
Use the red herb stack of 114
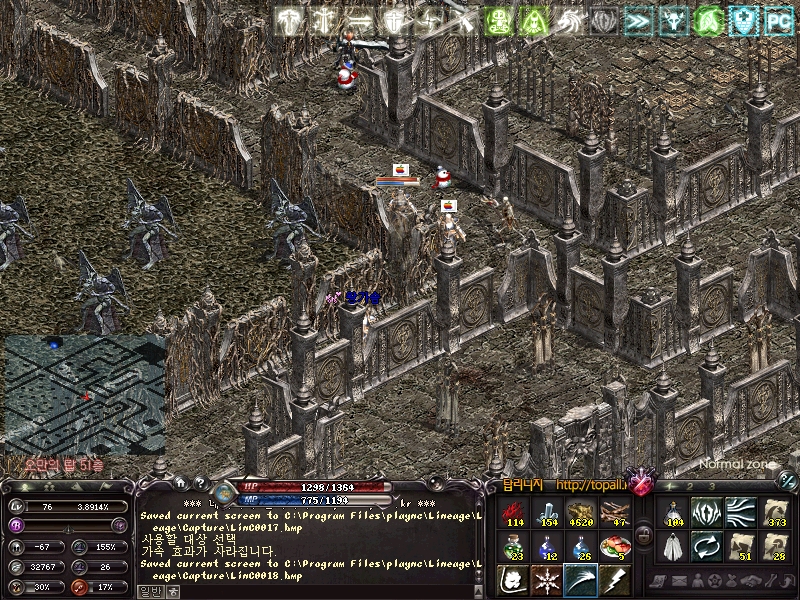click(x=516, y=512)
